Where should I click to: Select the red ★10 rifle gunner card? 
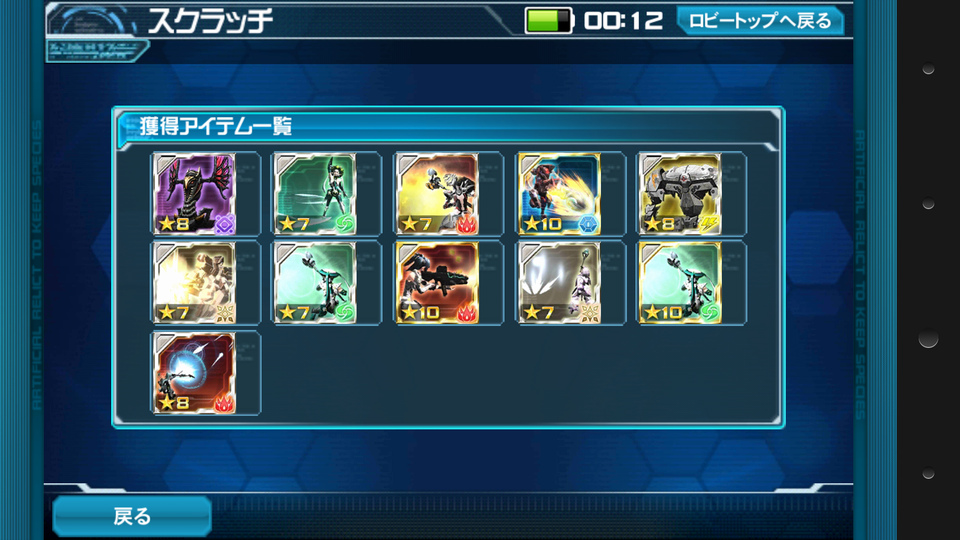click(437, 284)
